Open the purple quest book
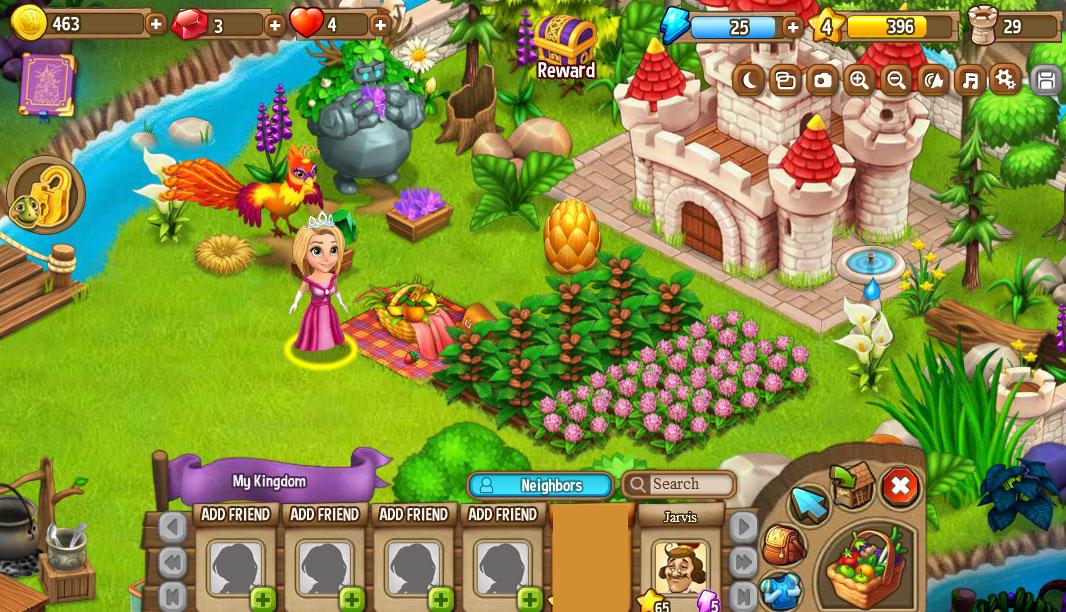The width and height of the screenshot is (1066, 612). (x=47, y=84)
